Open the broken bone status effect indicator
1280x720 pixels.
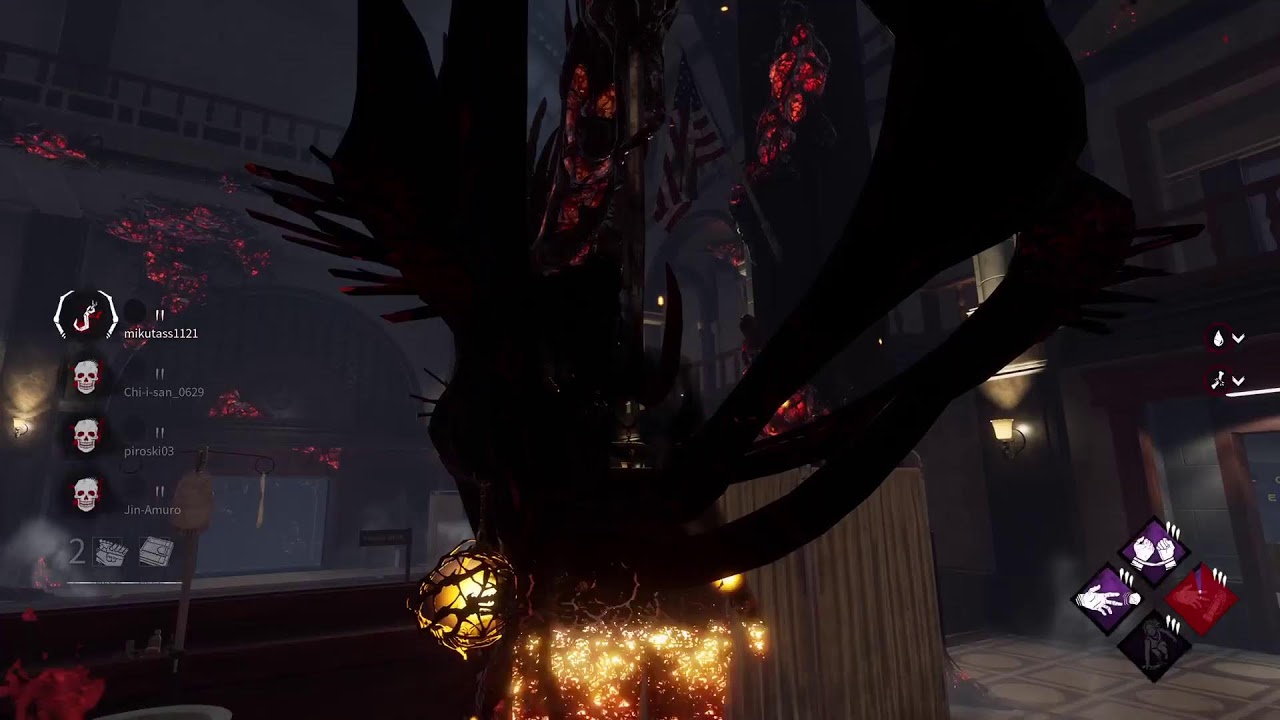pos(1219,380)
